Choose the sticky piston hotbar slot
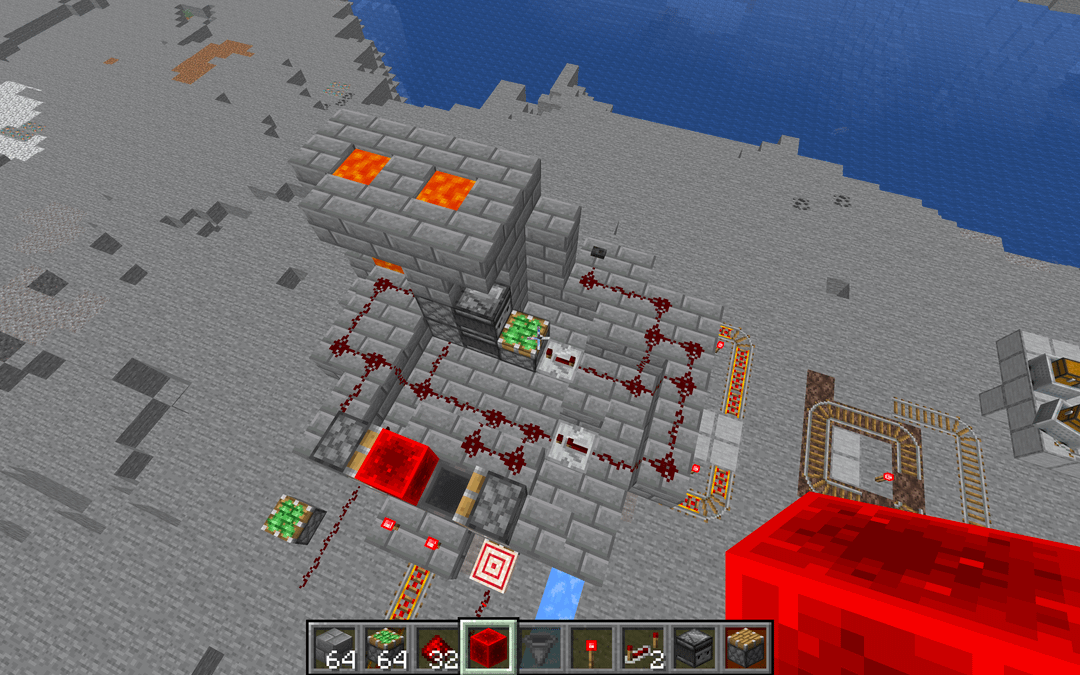Image resolution: width=1080 pixels, height=675 pixels. 384,648
